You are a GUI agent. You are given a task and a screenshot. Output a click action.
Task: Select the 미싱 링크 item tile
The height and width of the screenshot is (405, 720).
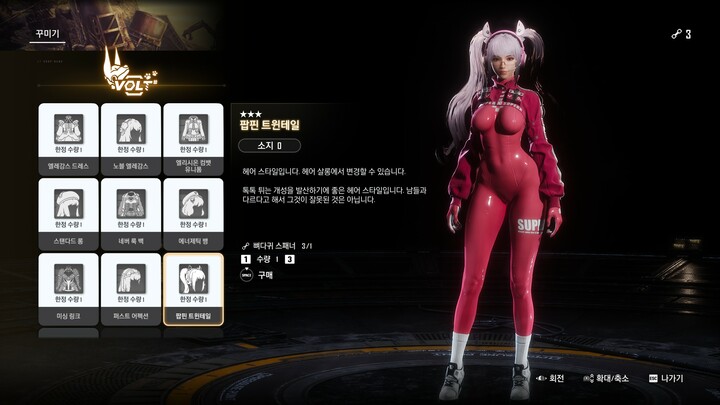point(69,288)
